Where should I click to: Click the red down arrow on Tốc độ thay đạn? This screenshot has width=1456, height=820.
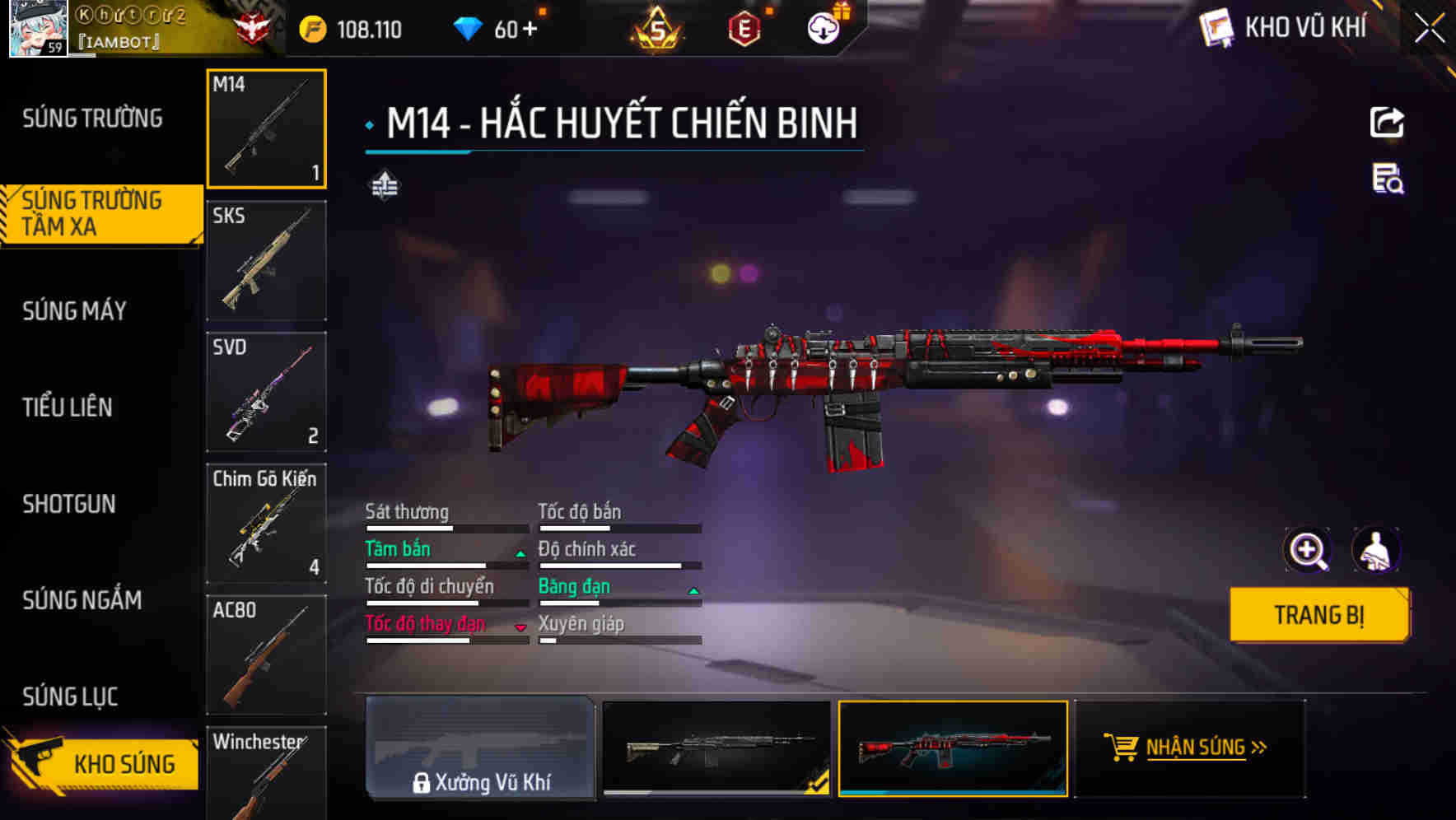520,628
